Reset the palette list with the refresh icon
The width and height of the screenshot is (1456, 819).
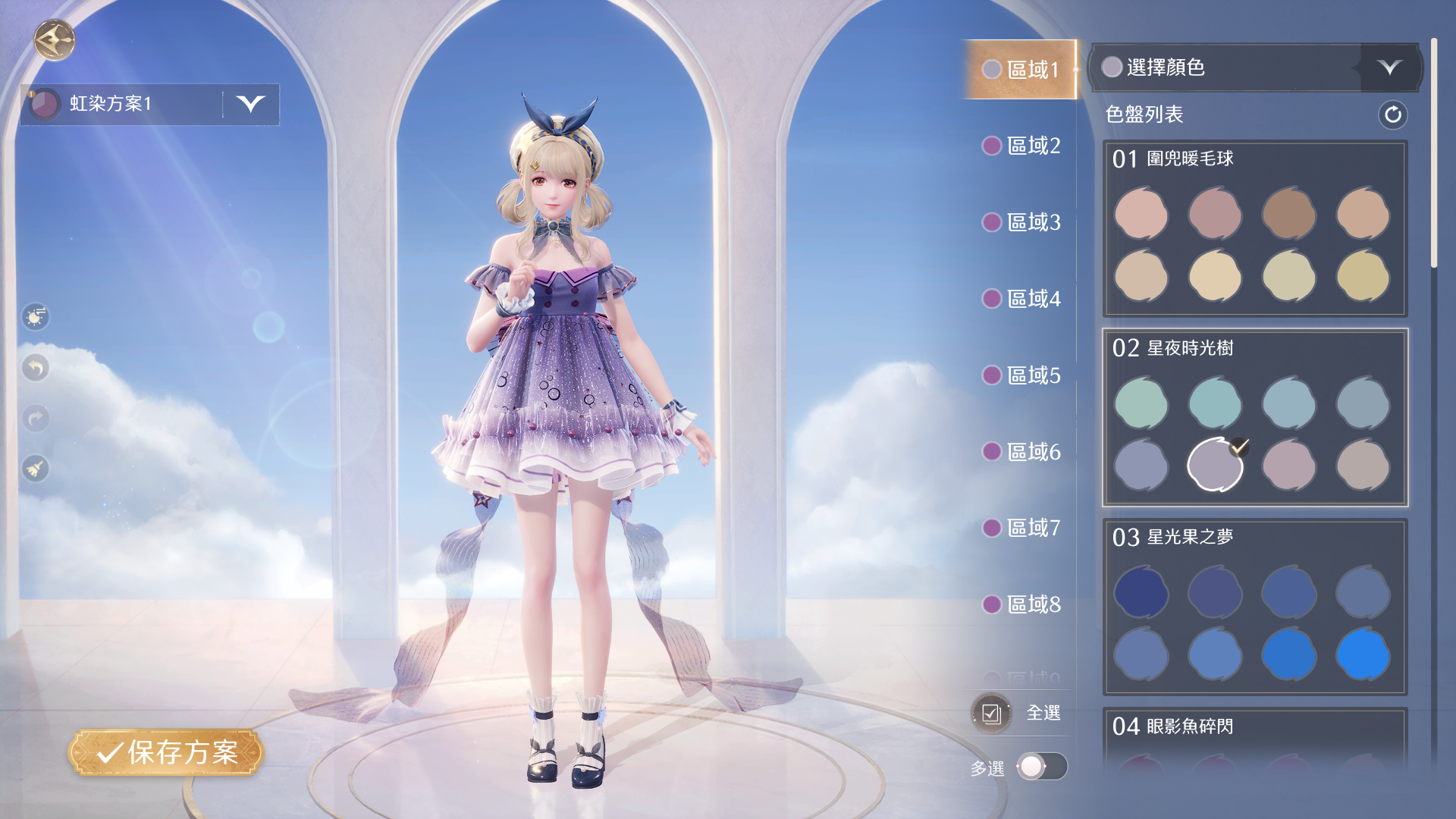coord(1392,115)
